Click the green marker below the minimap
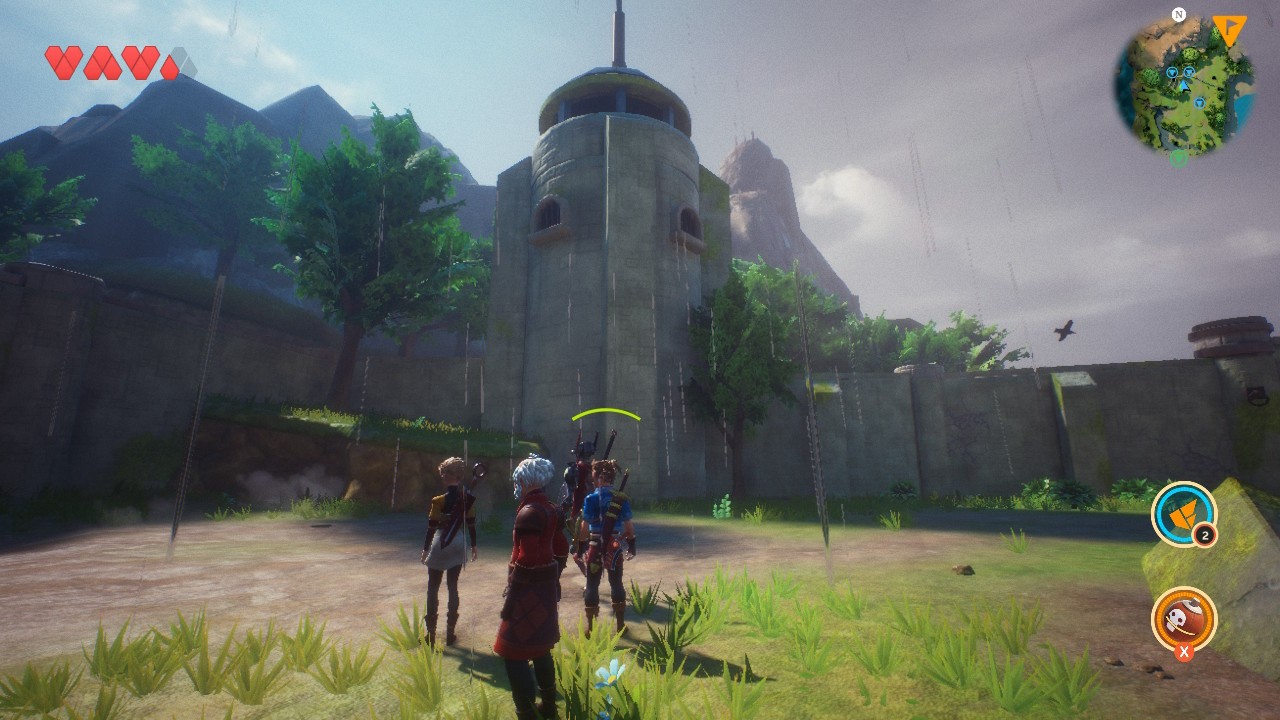This screenshot has height=720, width=1280. coord(1179,156)
